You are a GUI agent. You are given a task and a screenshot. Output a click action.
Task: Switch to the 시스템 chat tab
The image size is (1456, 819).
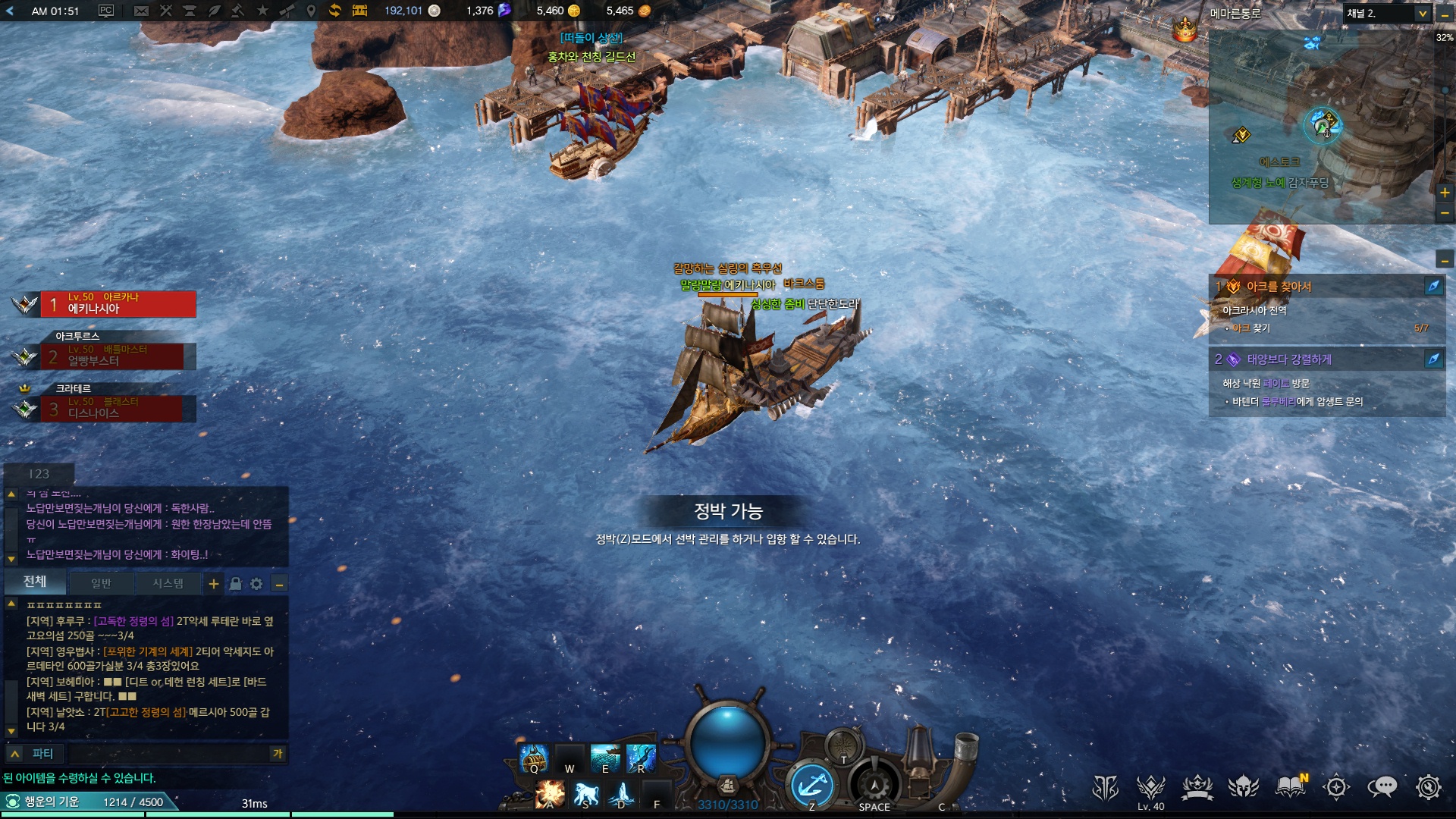[168, 583]
